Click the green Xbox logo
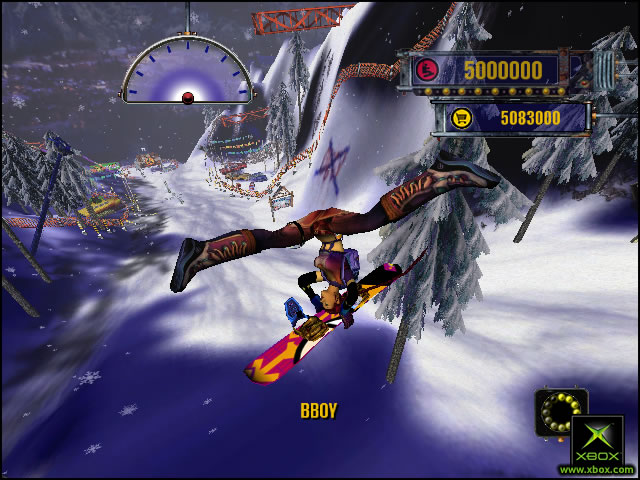 point(596,440)
